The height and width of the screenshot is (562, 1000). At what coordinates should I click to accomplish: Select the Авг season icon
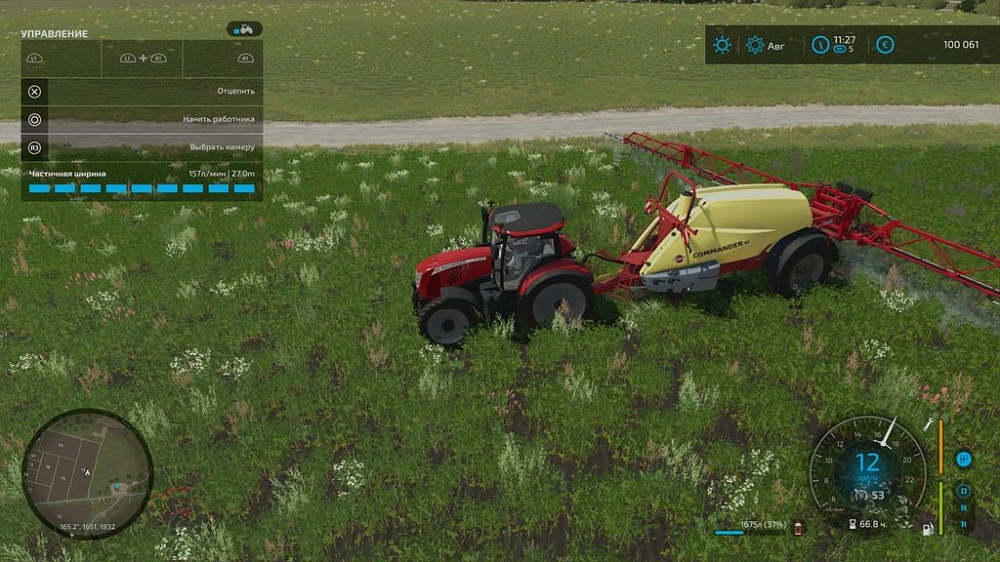click(755, 44)
